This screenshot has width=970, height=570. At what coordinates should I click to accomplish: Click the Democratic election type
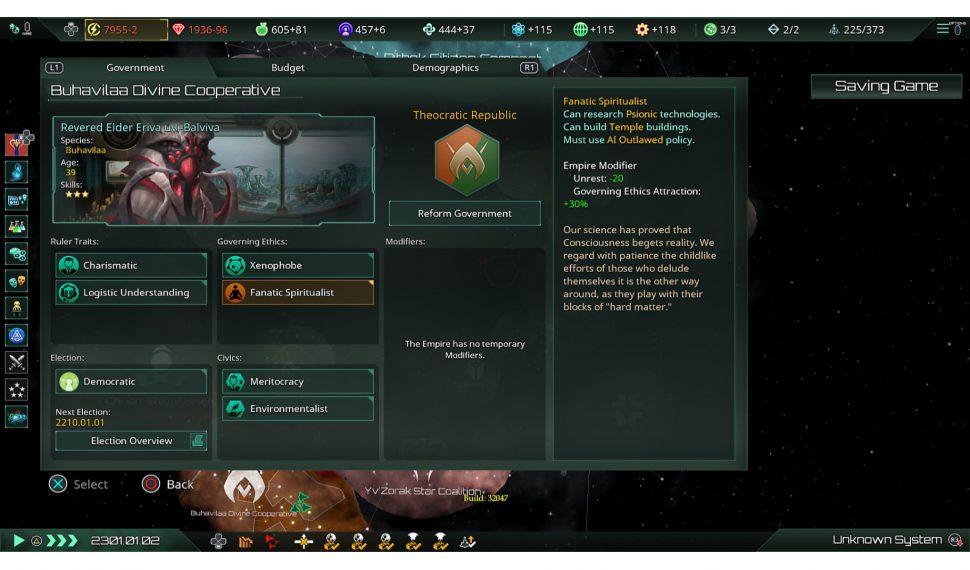tap(131, 381)
